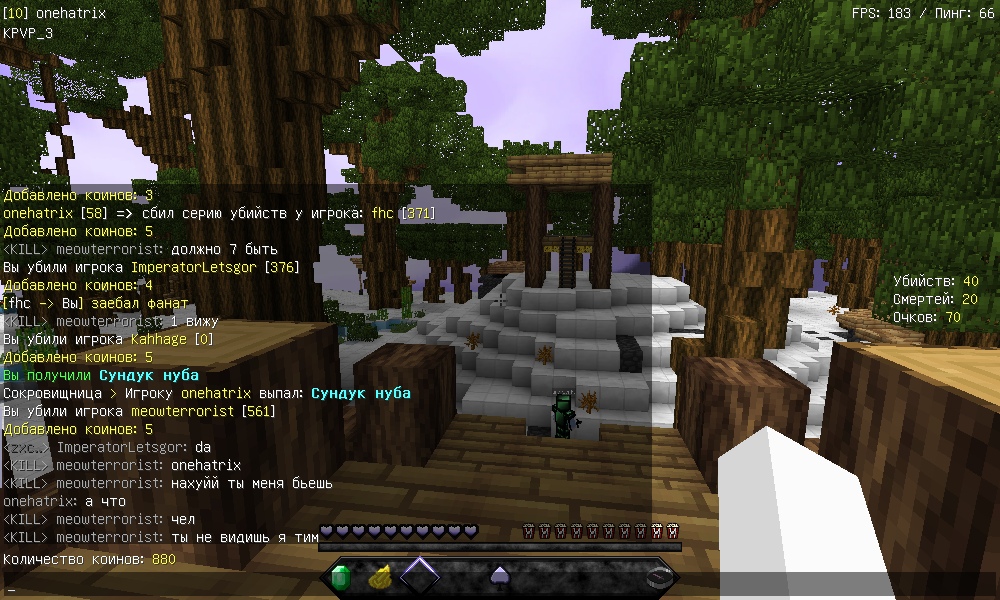1000x600 pixels.
Task: Click the killed player Kahhage chat line
Action: point(102,339)
